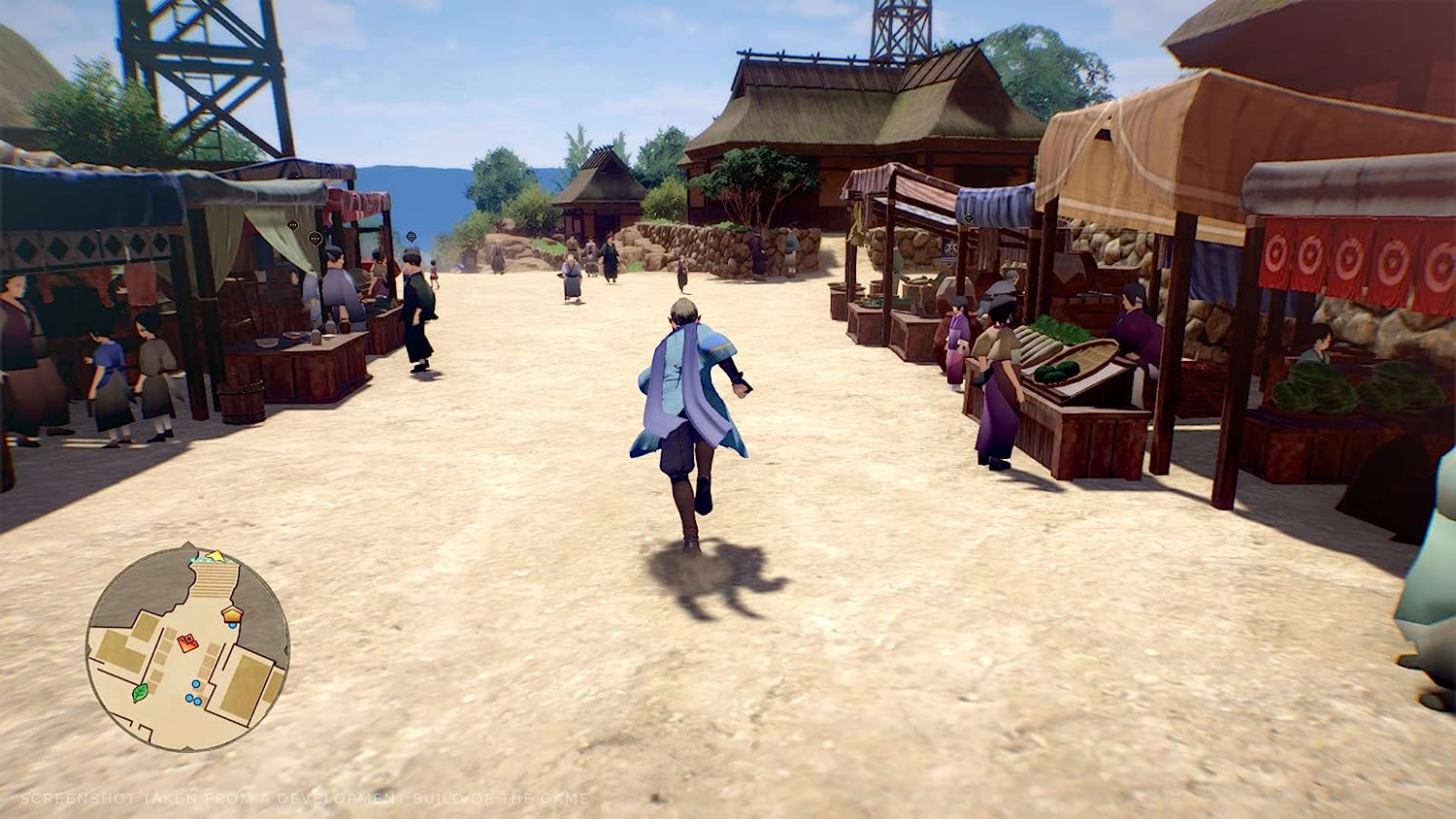Viewport: 1456px width, 819px height.
Task: Select the green leaf marker on the minimap
Action: pos(140,692)
